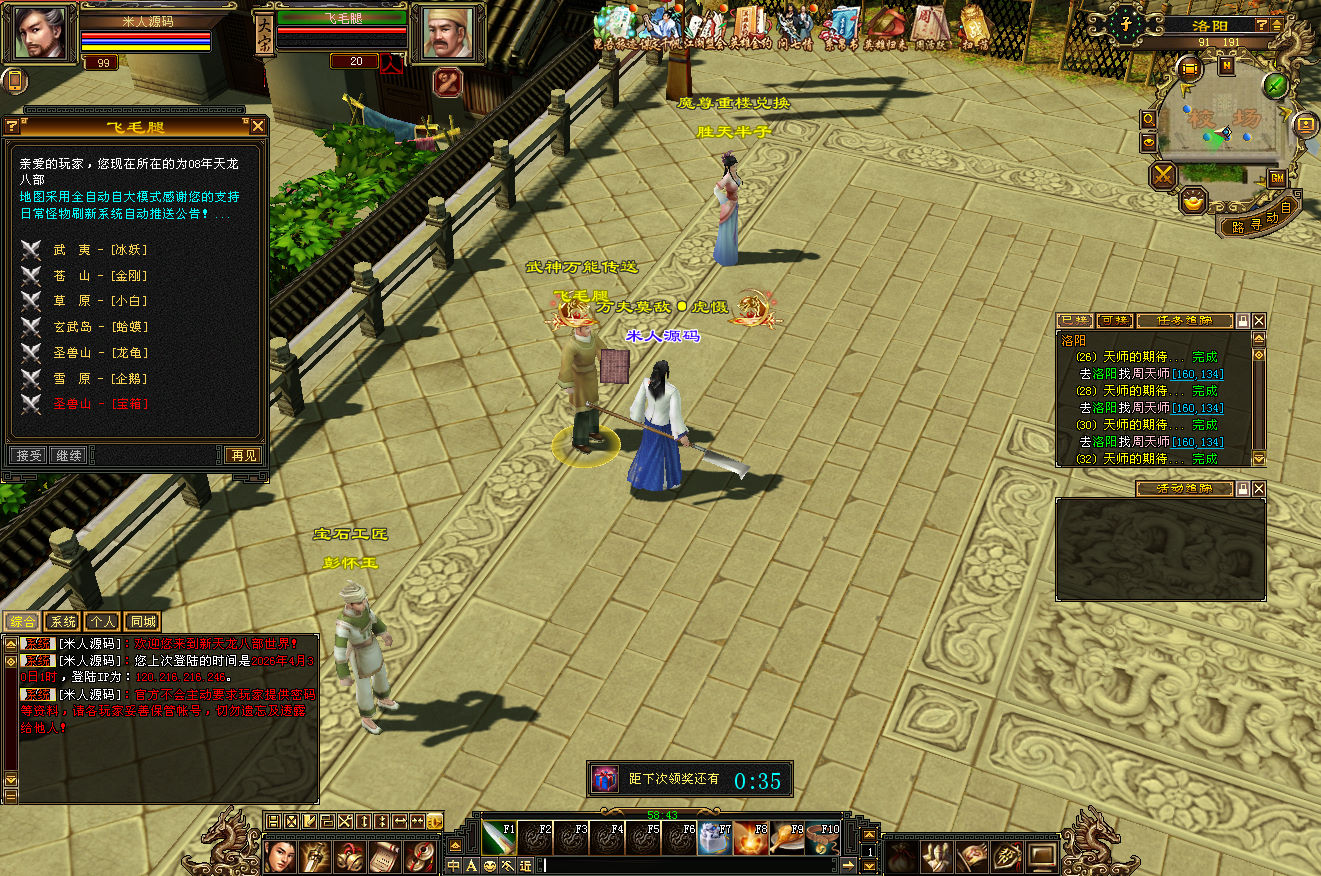Open the 同城 chat tab
Image resolution: width=1321 pixels, height=876 pixels.
[142, 621]
